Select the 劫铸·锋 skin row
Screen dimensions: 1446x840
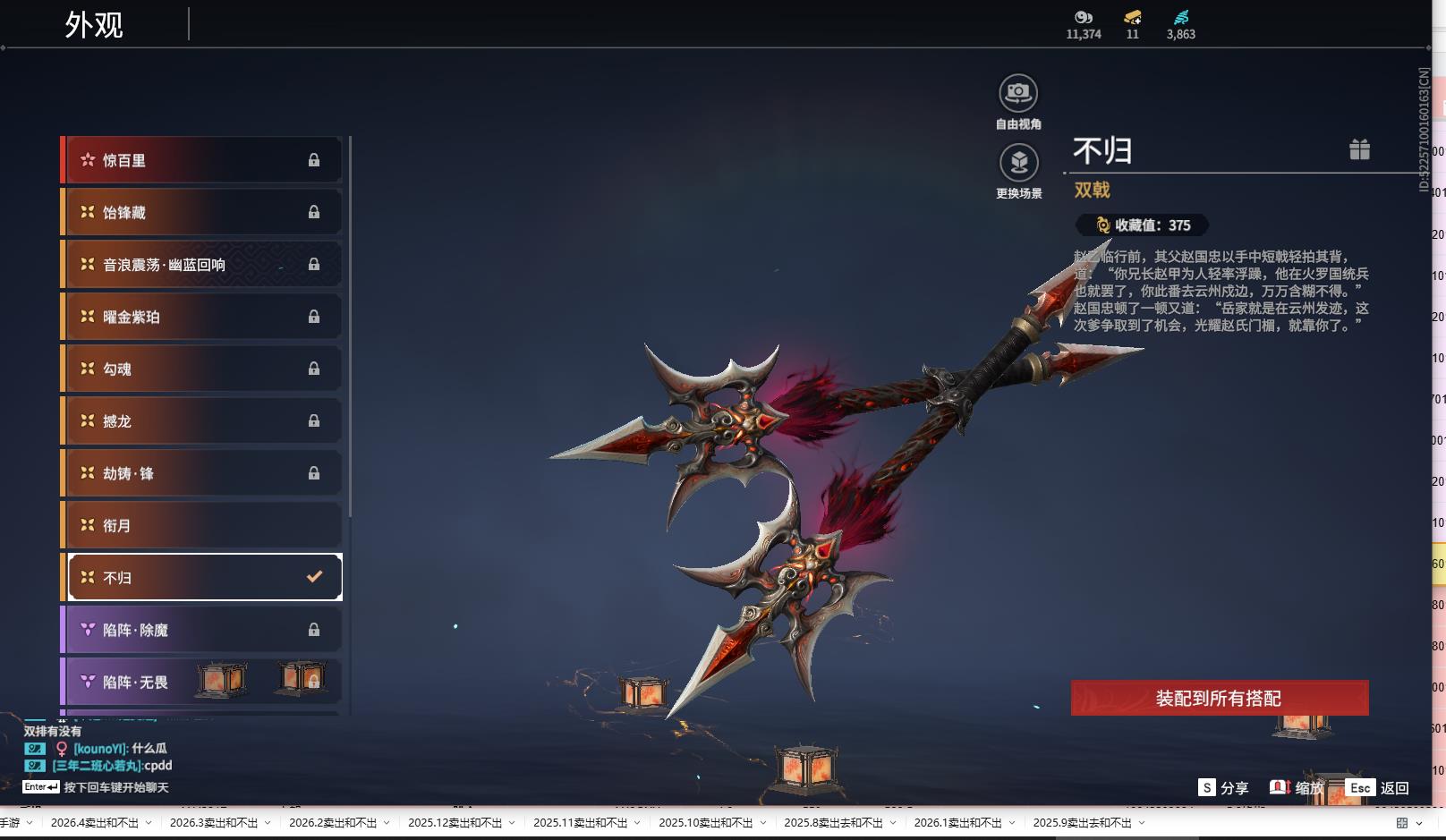pyautogui.click(x=202, y=473)
